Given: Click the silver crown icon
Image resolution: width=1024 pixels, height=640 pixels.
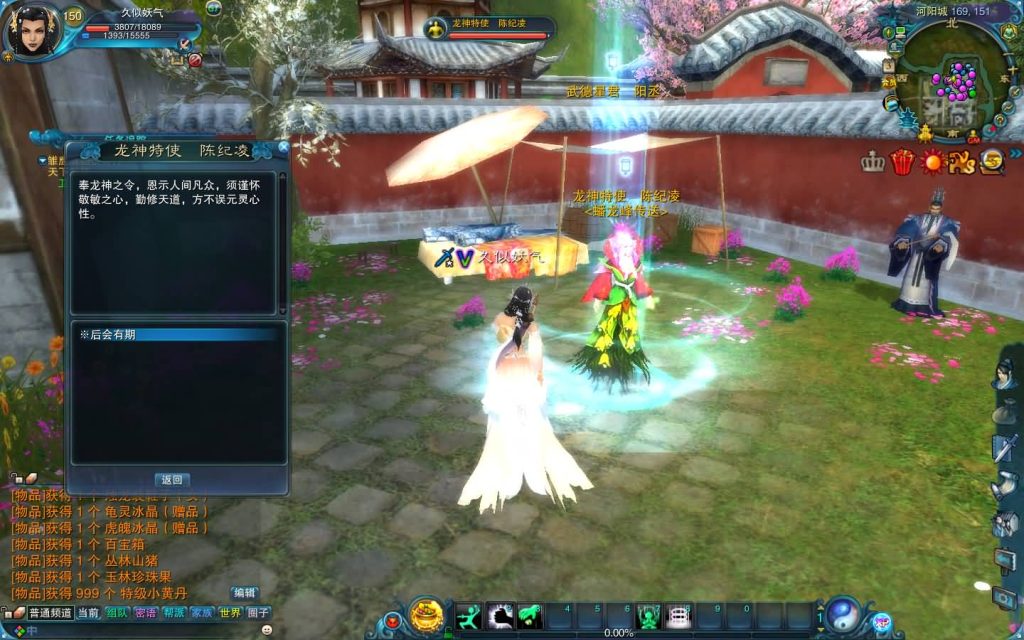Looking at the screenshot, I should 873,161.
